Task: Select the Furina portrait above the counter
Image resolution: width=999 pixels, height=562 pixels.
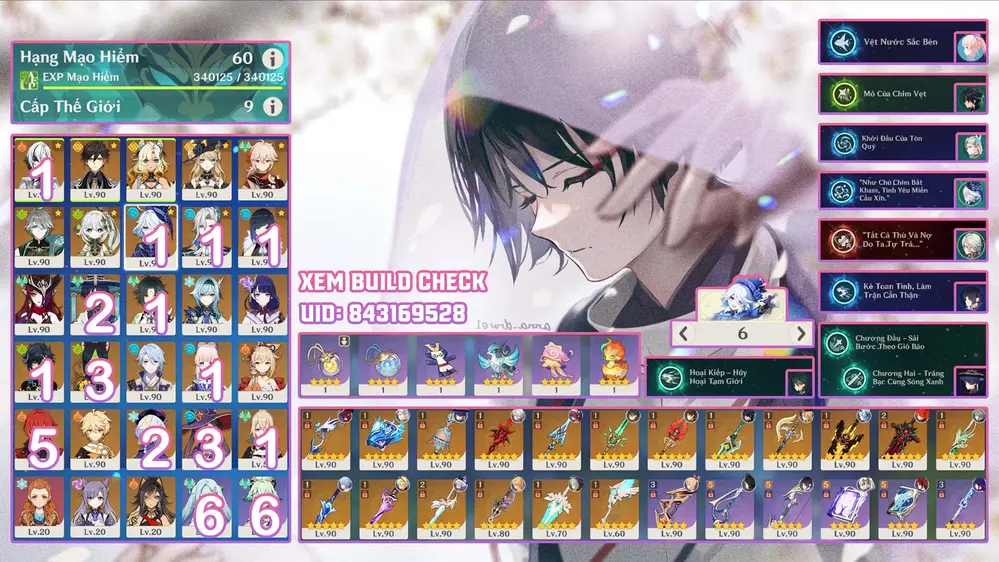Action: pos(742,301)
